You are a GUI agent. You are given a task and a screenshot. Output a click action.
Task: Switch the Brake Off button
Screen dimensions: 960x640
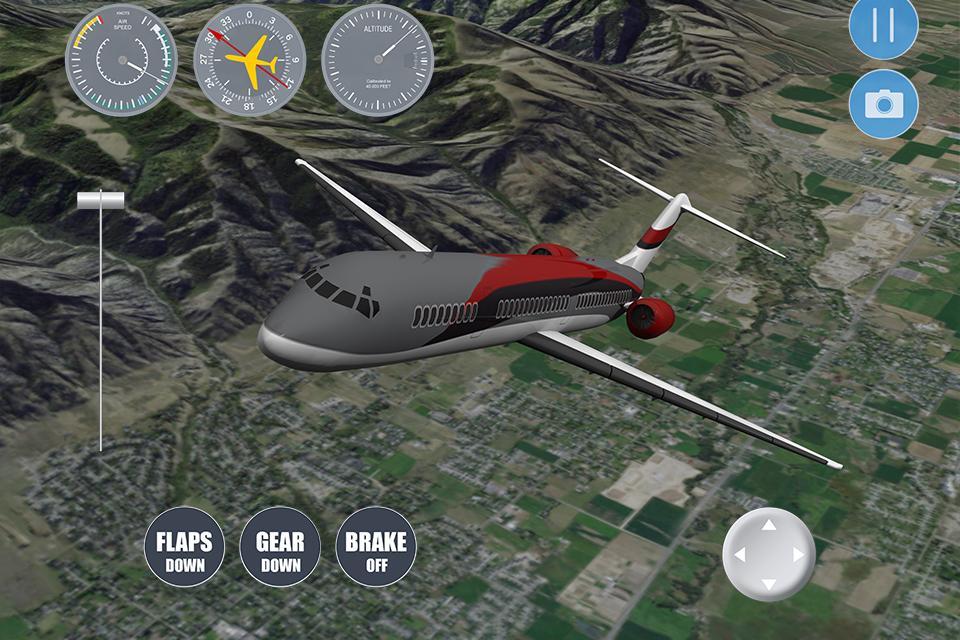coord(376,547)
